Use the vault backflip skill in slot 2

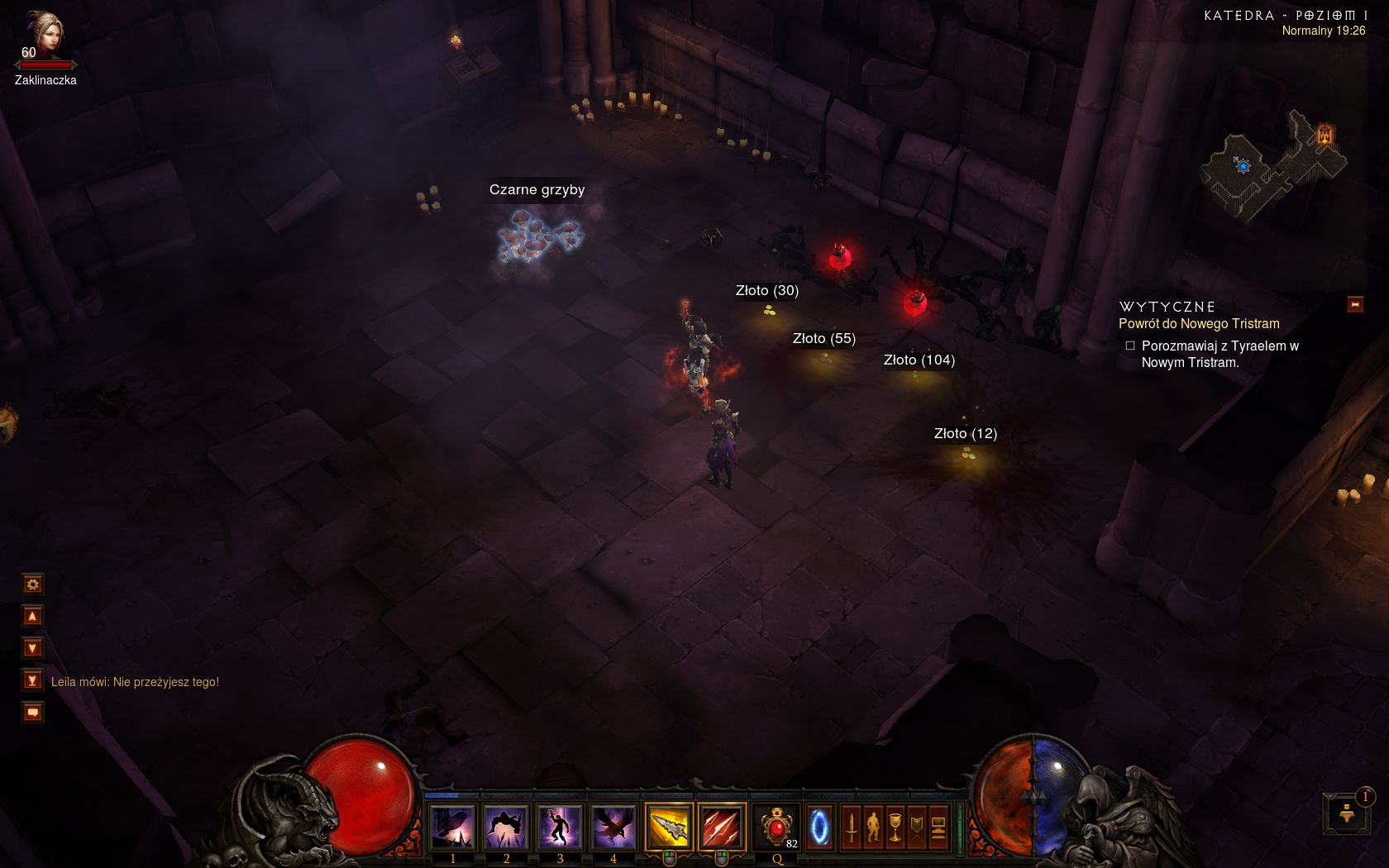(506, 827)
